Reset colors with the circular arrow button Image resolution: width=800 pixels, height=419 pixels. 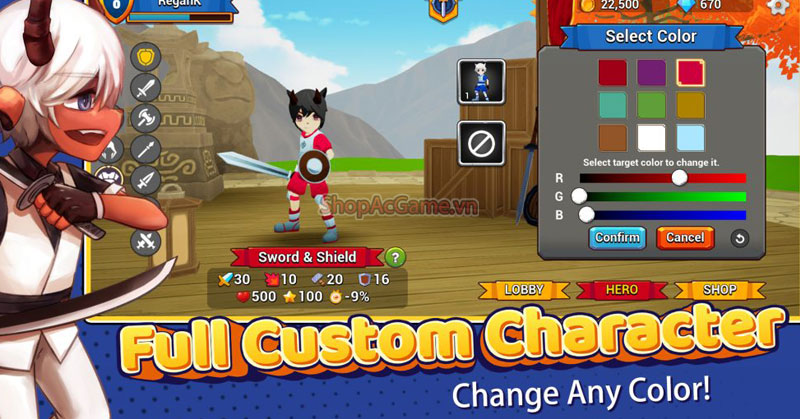(740, 238)
